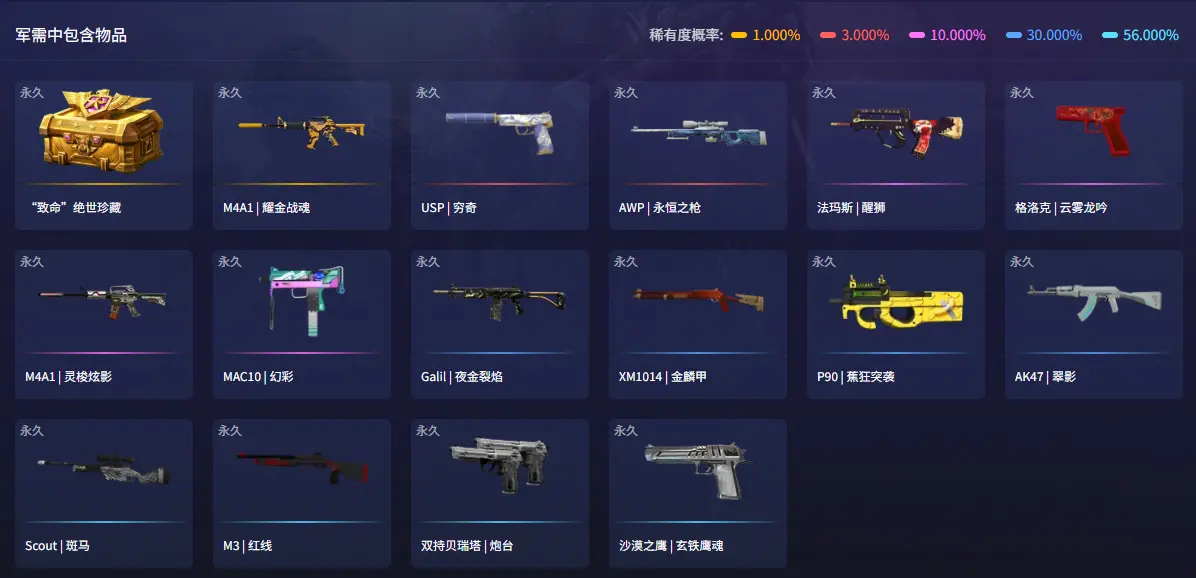Viewport: 1196px width, 578px height.
Task: Open the M3 | 红线 shotgun card
Action: pyautogui.click(x=301, y=493)
